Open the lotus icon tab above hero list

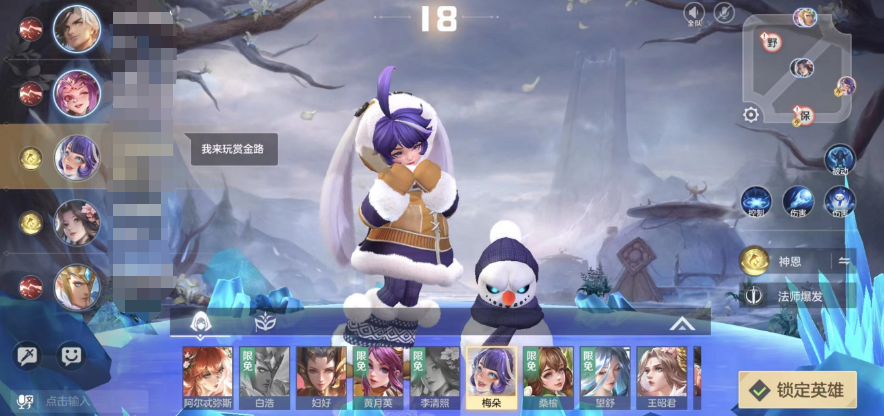point(265,322)
